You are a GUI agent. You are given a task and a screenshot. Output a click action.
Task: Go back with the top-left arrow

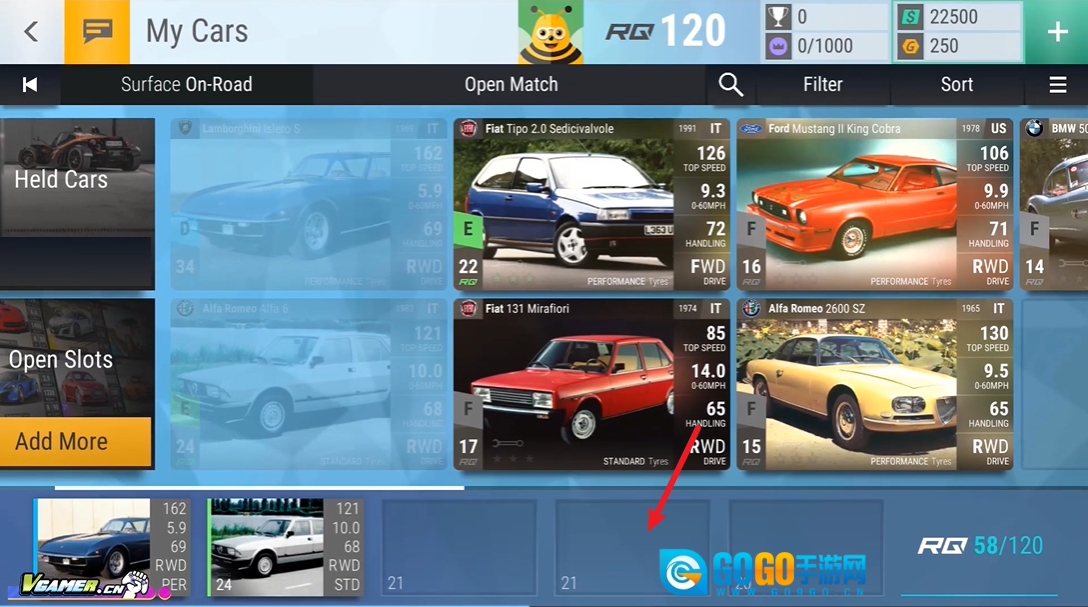click(x=31, y=32)
